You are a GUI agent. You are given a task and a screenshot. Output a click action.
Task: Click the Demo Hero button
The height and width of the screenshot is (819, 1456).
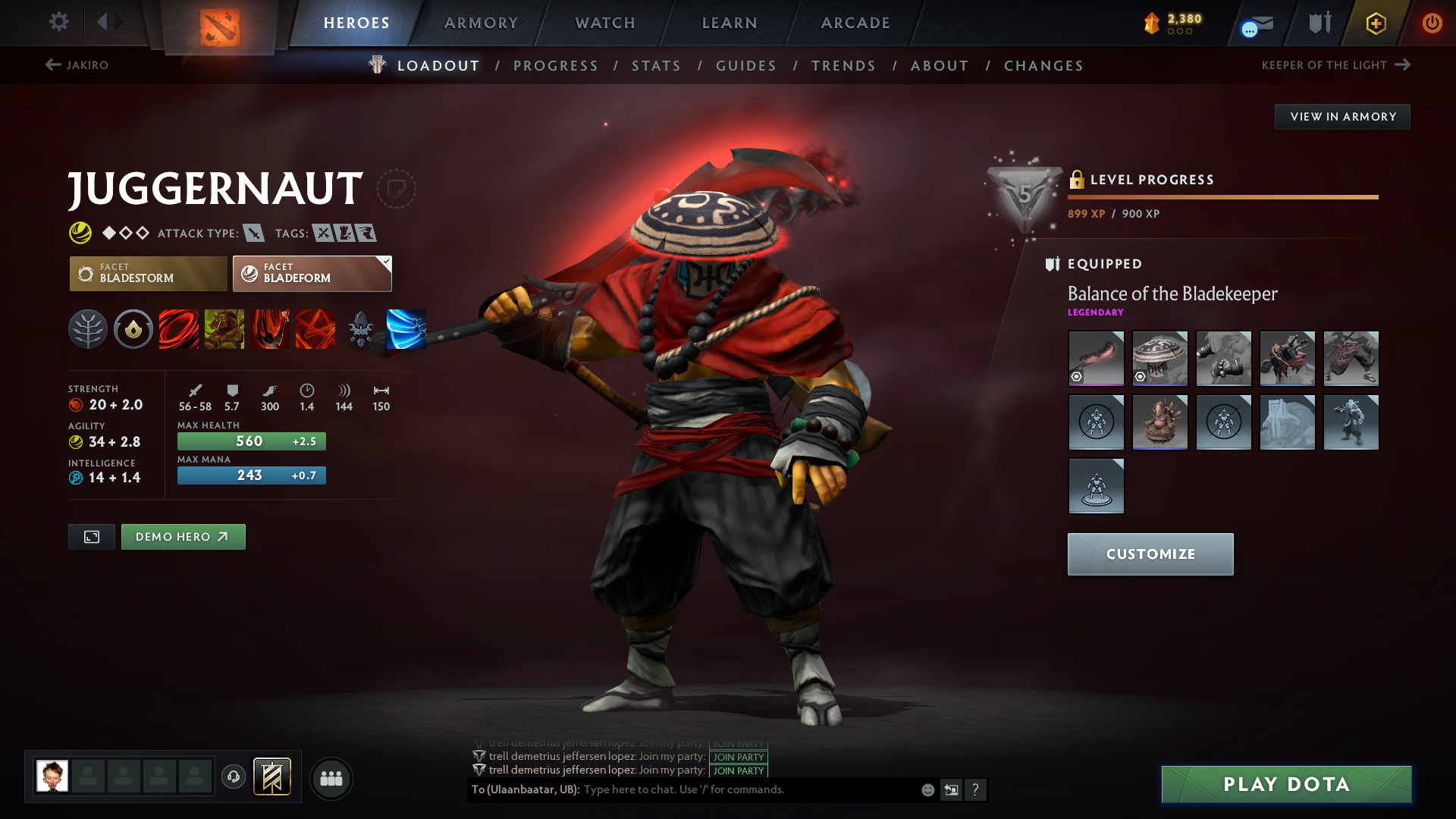tap(183, 536)
